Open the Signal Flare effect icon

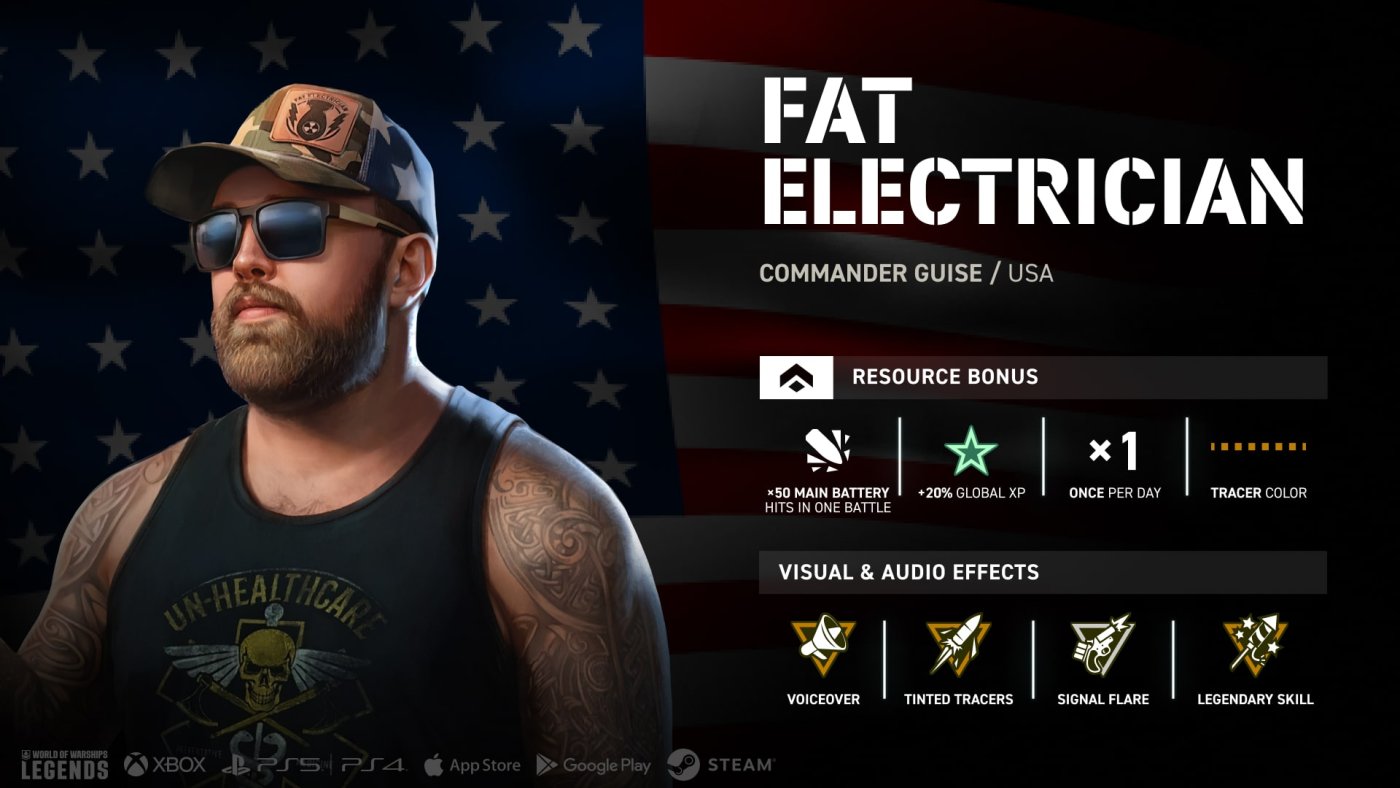point(1102,645)
